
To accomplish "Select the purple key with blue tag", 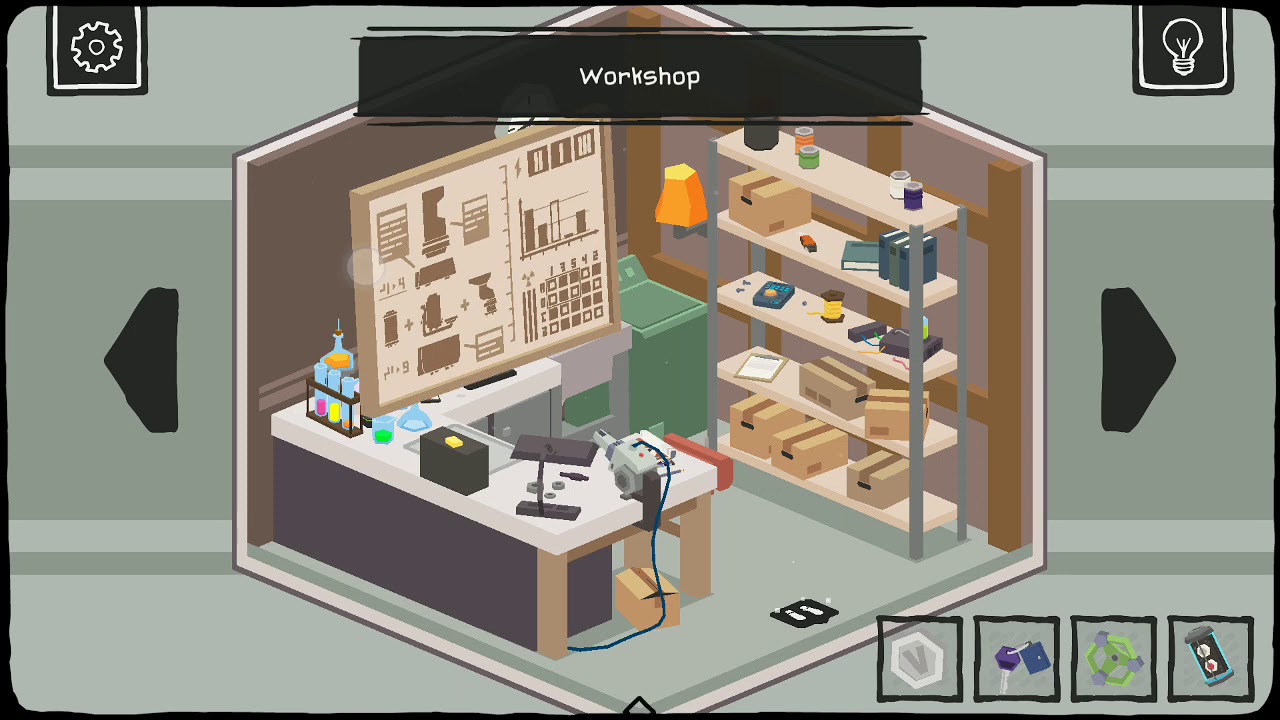I will [x=1016, y=659].
